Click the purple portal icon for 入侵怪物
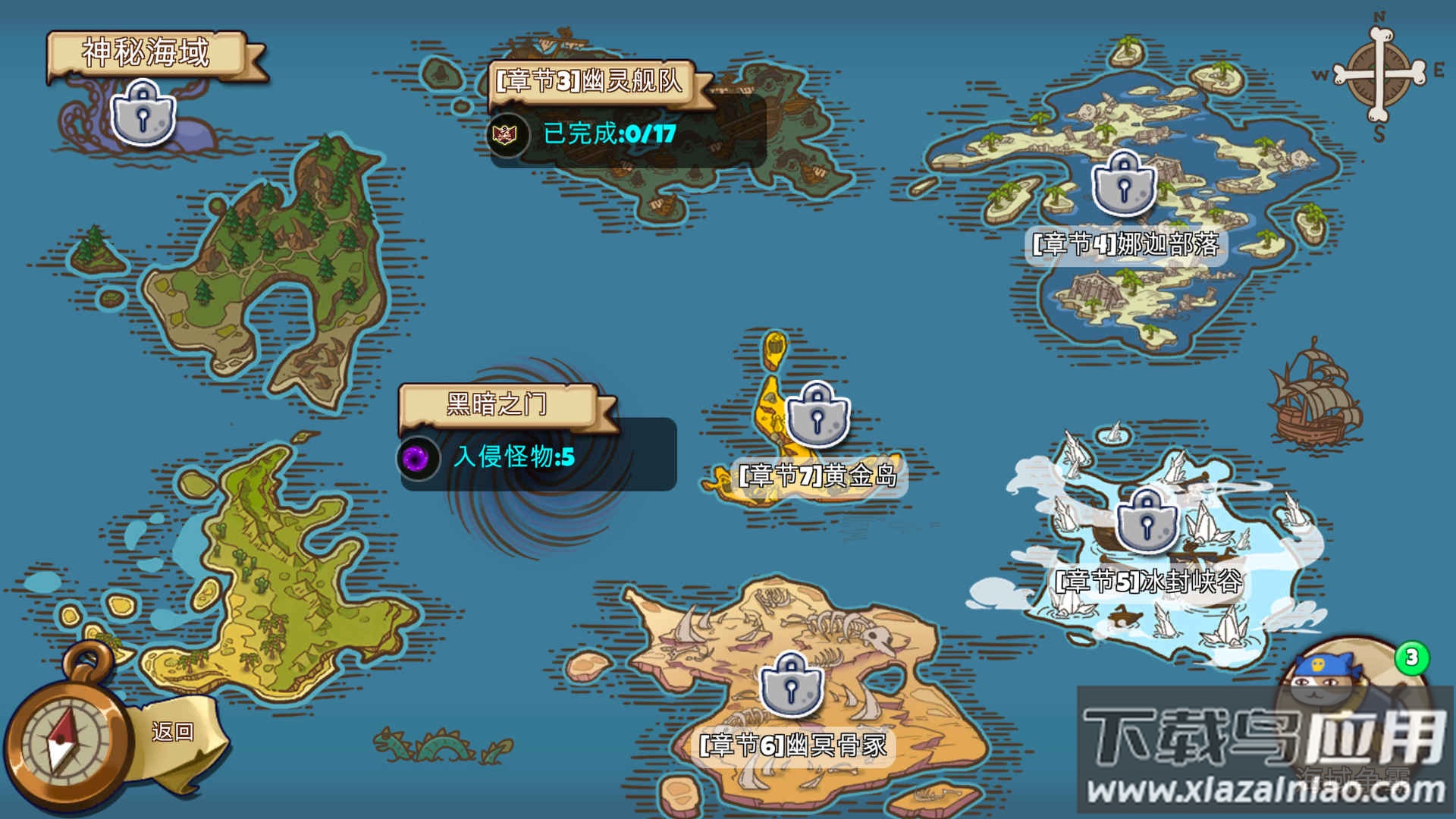This screenshot has width=1456, height=819. coord(416,458)
